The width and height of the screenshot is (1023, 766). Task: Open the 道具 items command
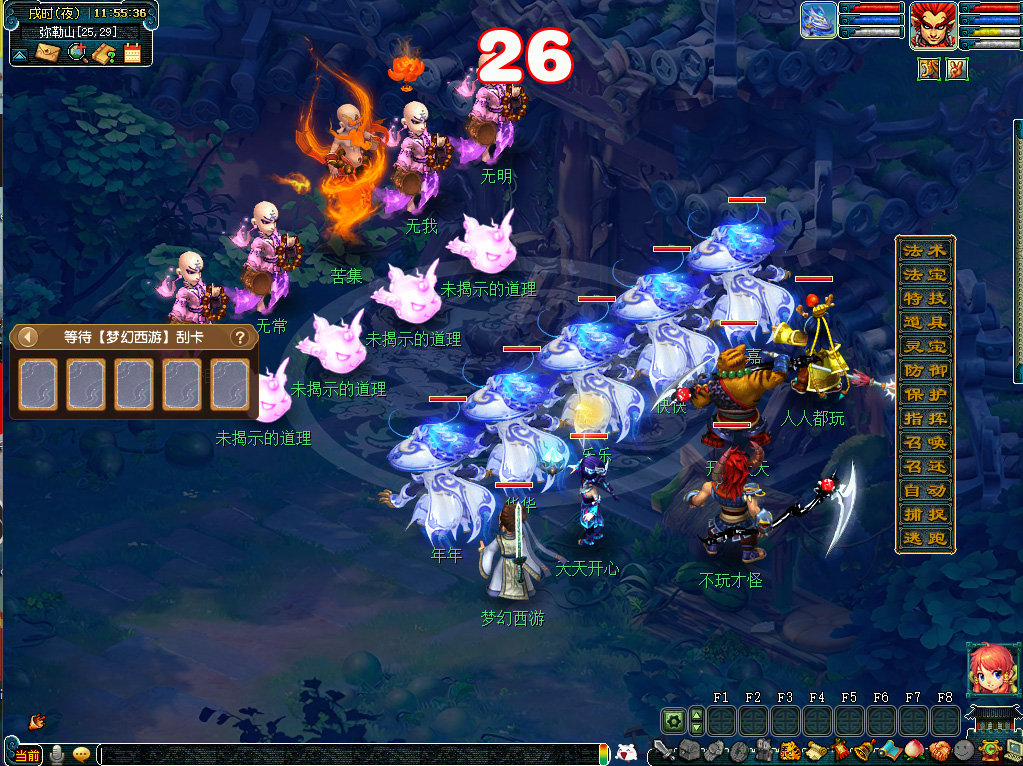[x=924, y=322]
